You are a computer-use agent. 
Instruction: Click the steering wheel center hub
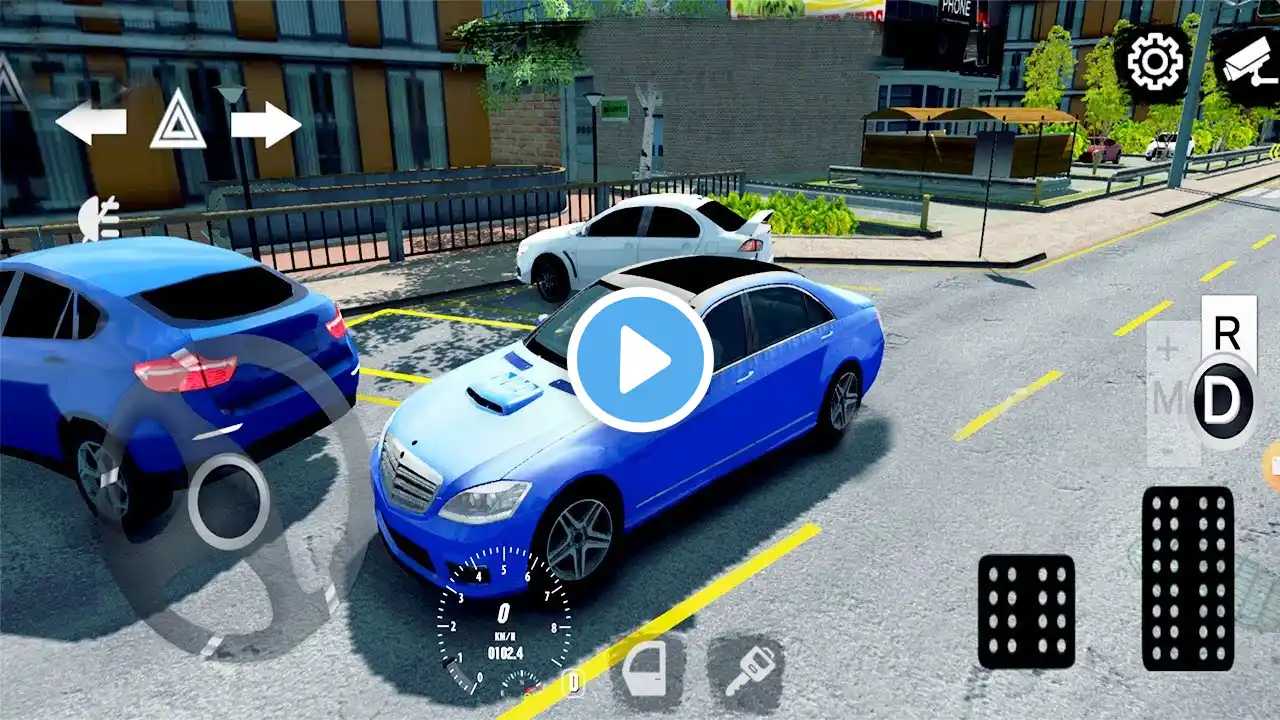pos(228,502)
